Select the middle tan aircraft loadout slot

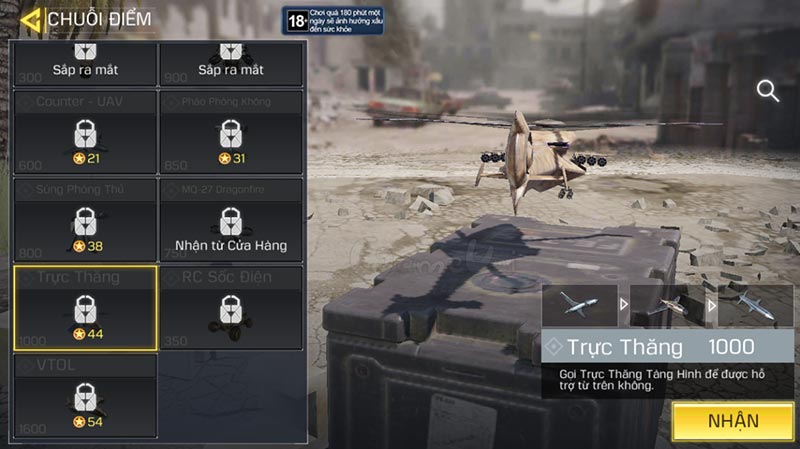(x=668, y=305)
